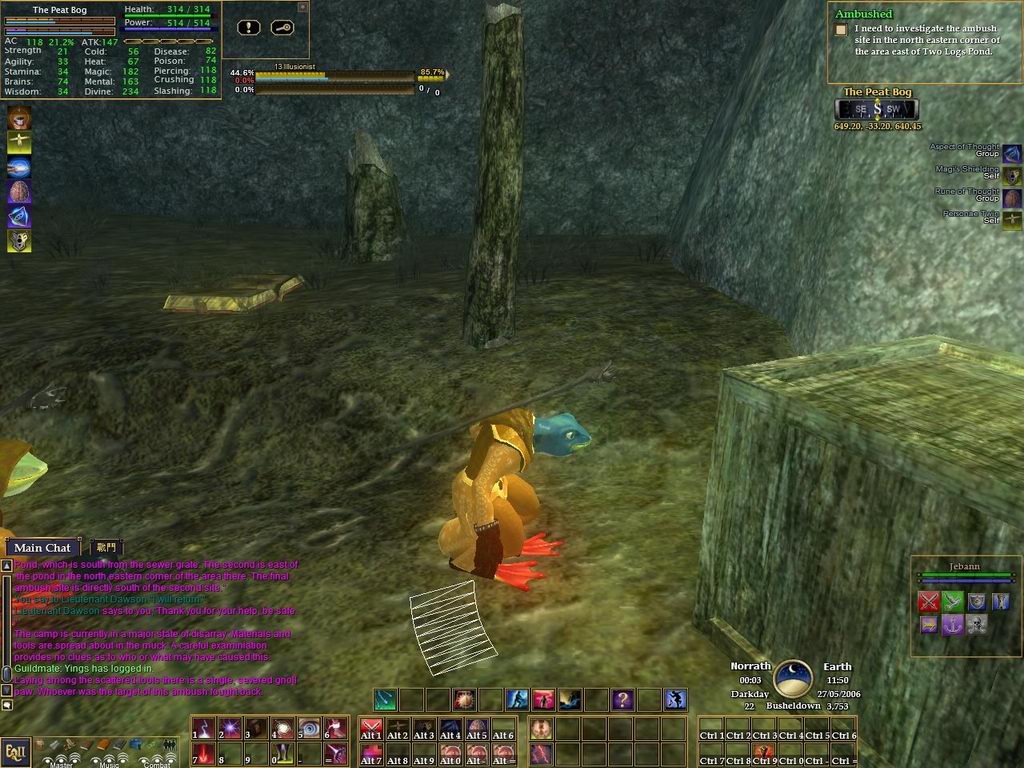Select the Aspect of Thought maintained spell
Viewport: 1024px width, 768px height.
1012,153
